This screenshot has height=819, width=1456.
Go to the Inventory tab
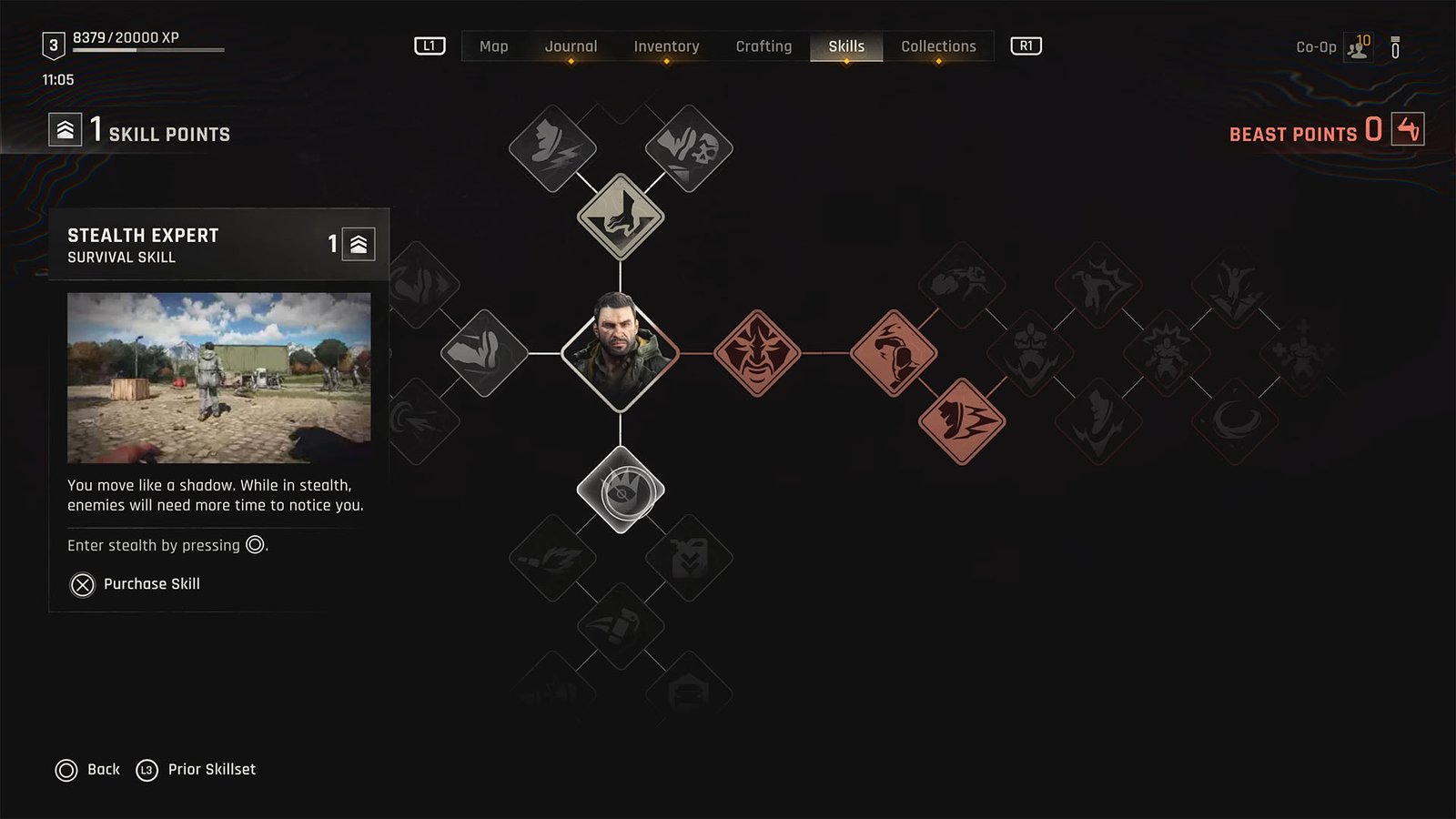[666, 46]
